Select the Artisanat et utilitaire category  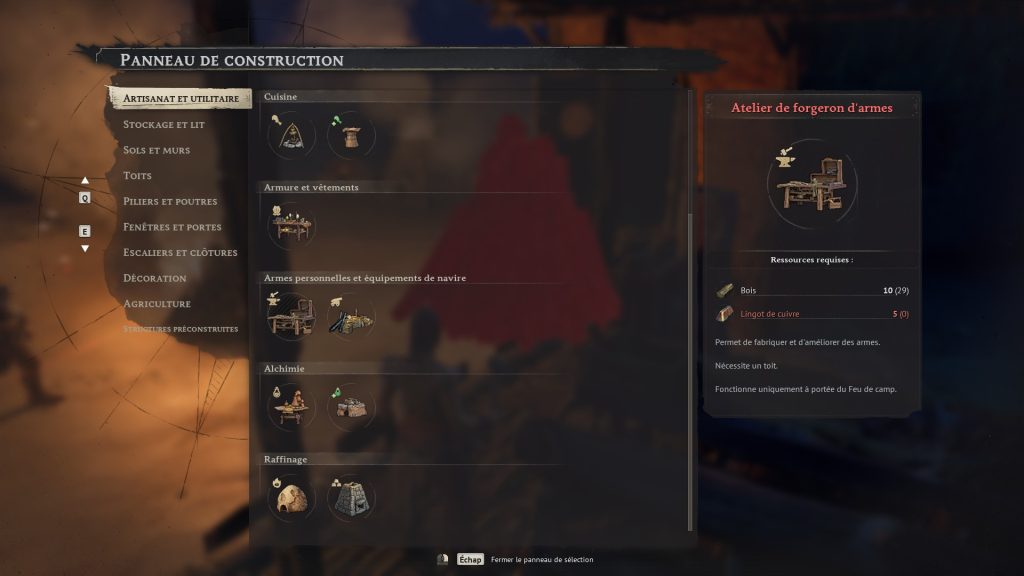tap(180, 99)
